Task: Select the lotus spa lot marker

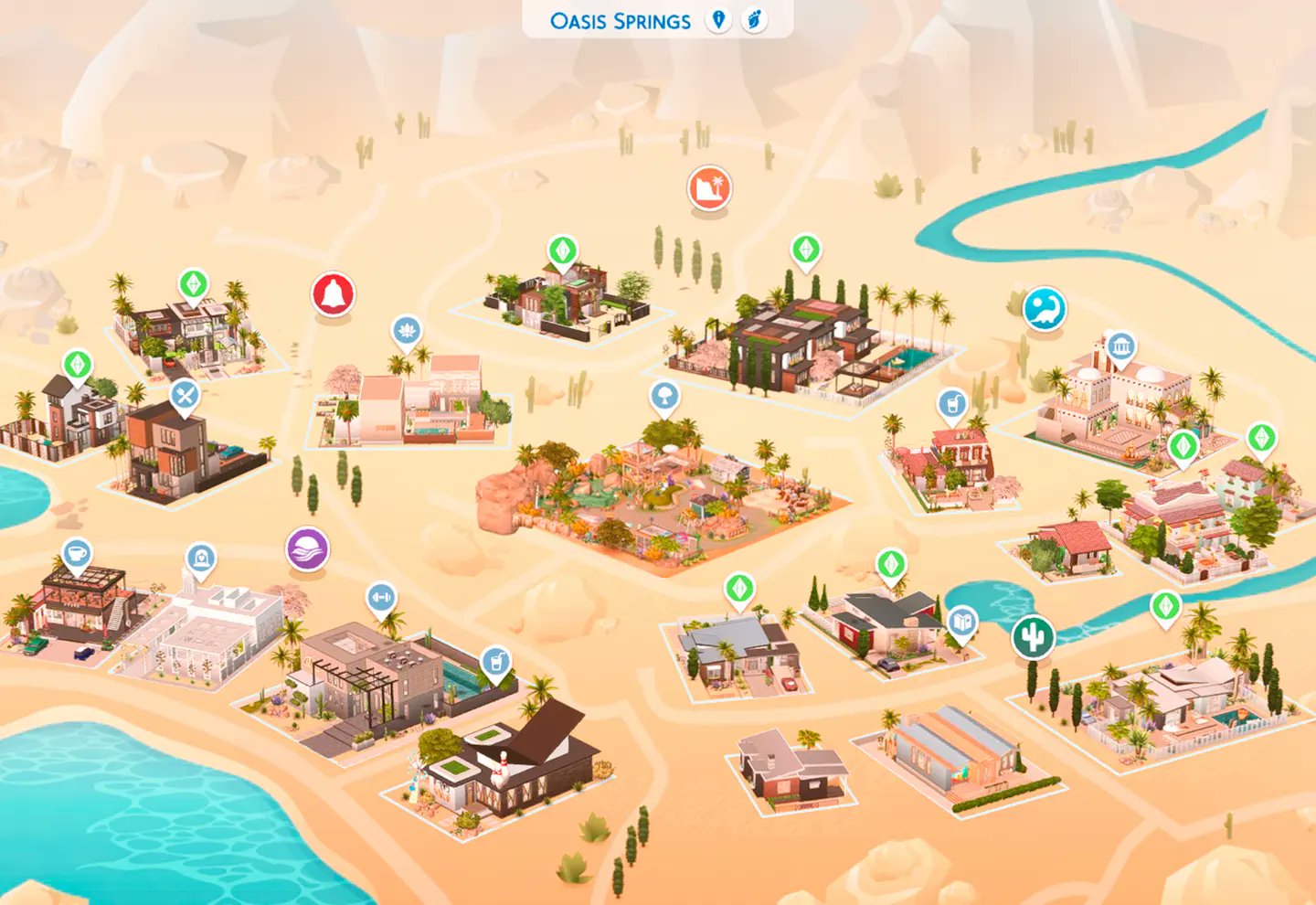Action: (406, 331)
